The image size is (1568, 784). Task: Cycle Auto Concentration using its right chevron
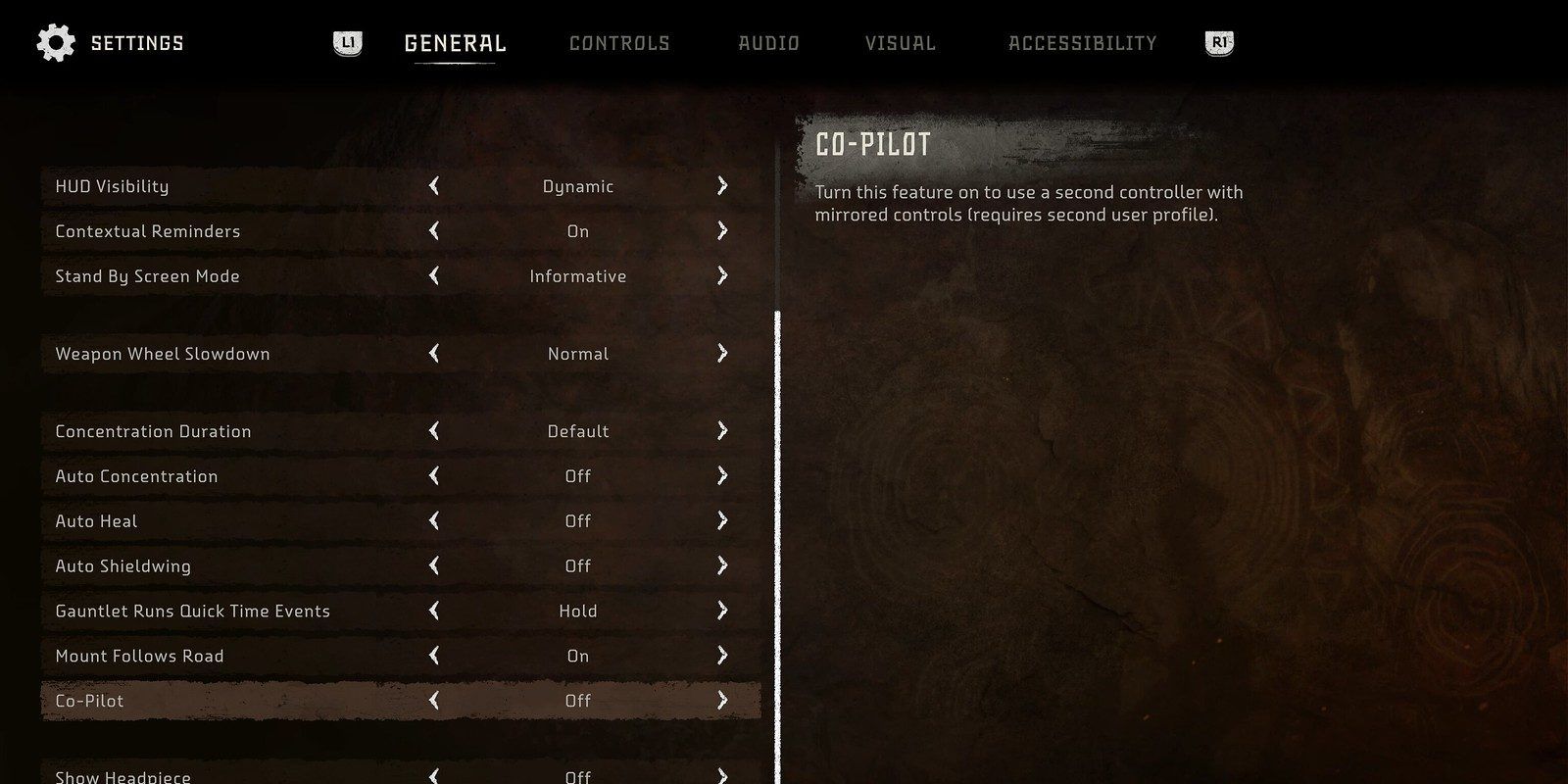tap(722, 475)
